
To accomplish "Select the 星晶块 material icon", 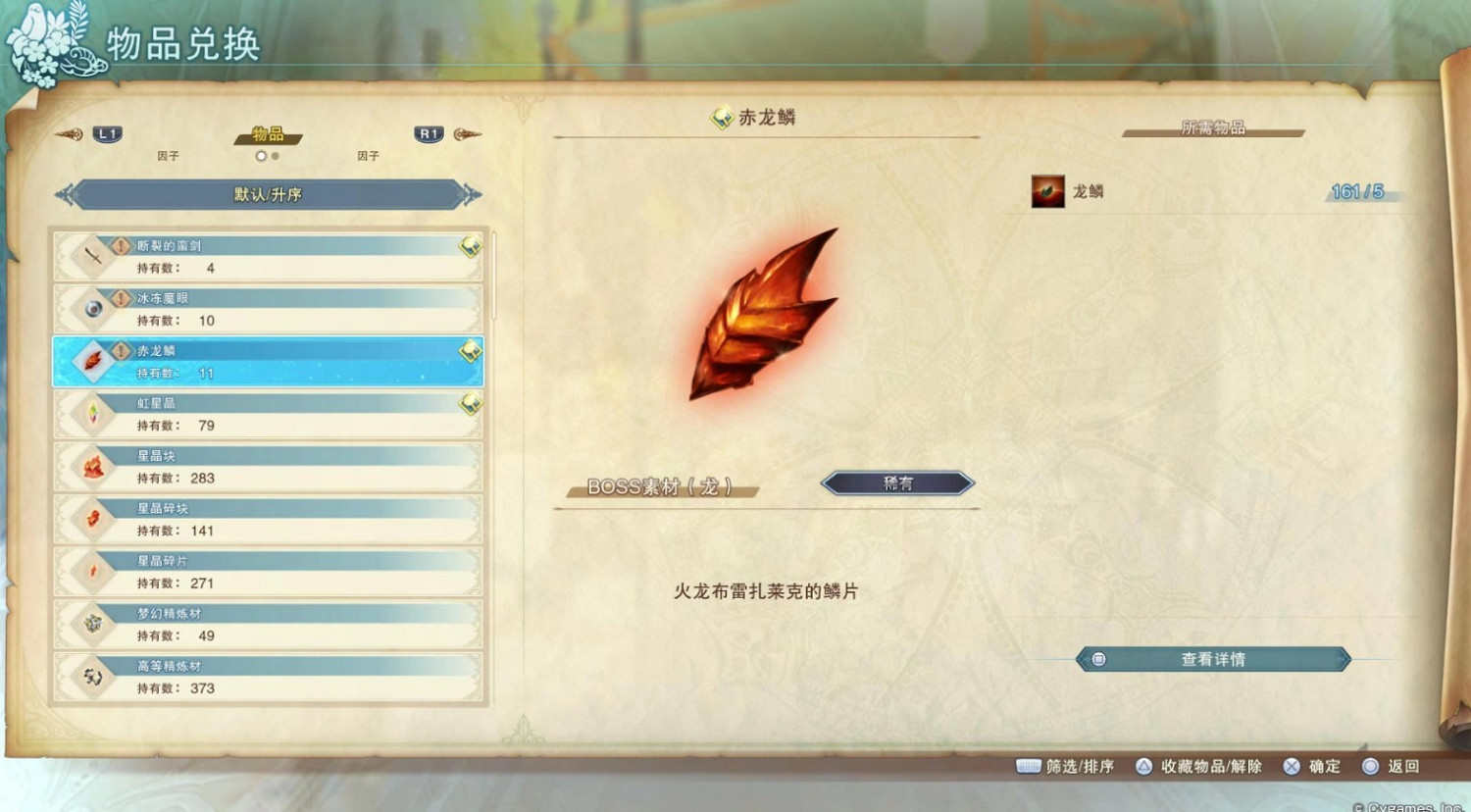I will [x=93, y=465].
